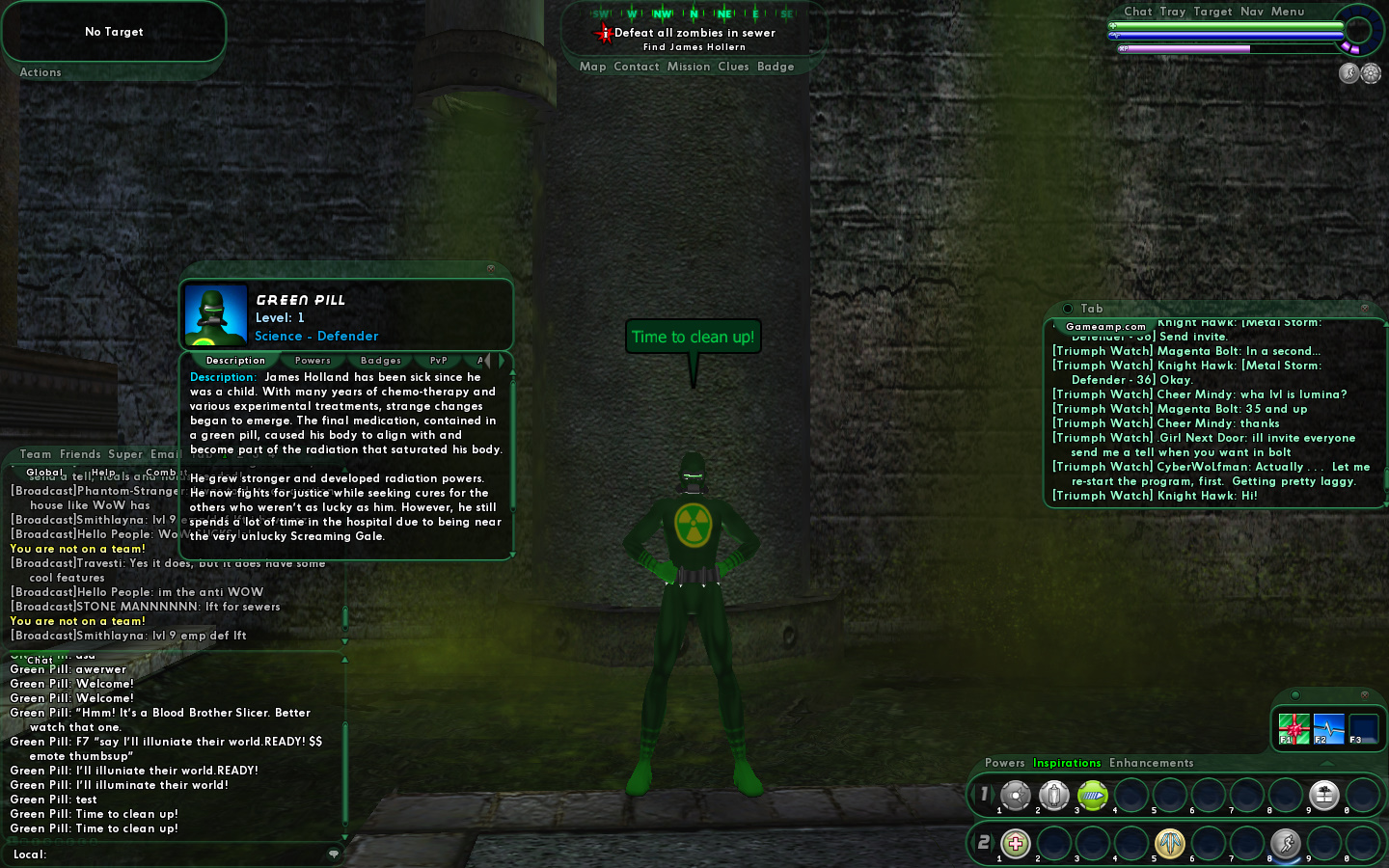
Task: Open the Contact list
Action: pos(636,67)
